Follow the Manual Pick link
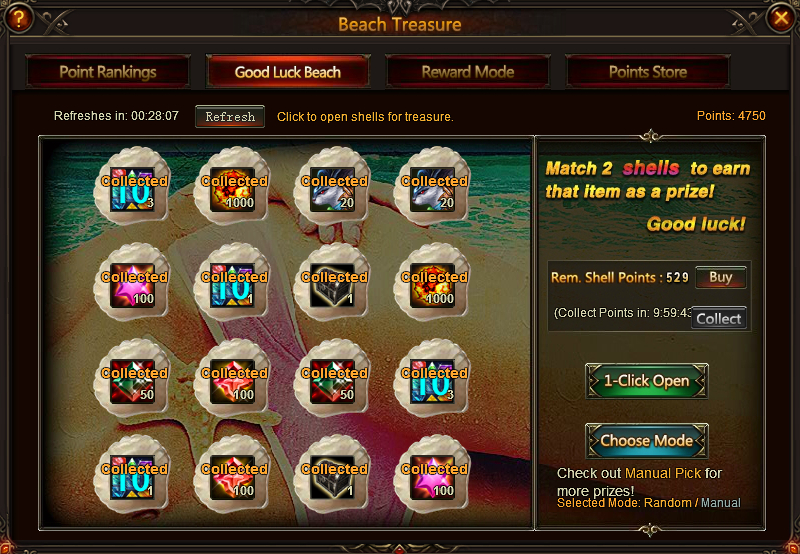Image resolution: width=800 pixels, height=554 pixels. [663, 473]
